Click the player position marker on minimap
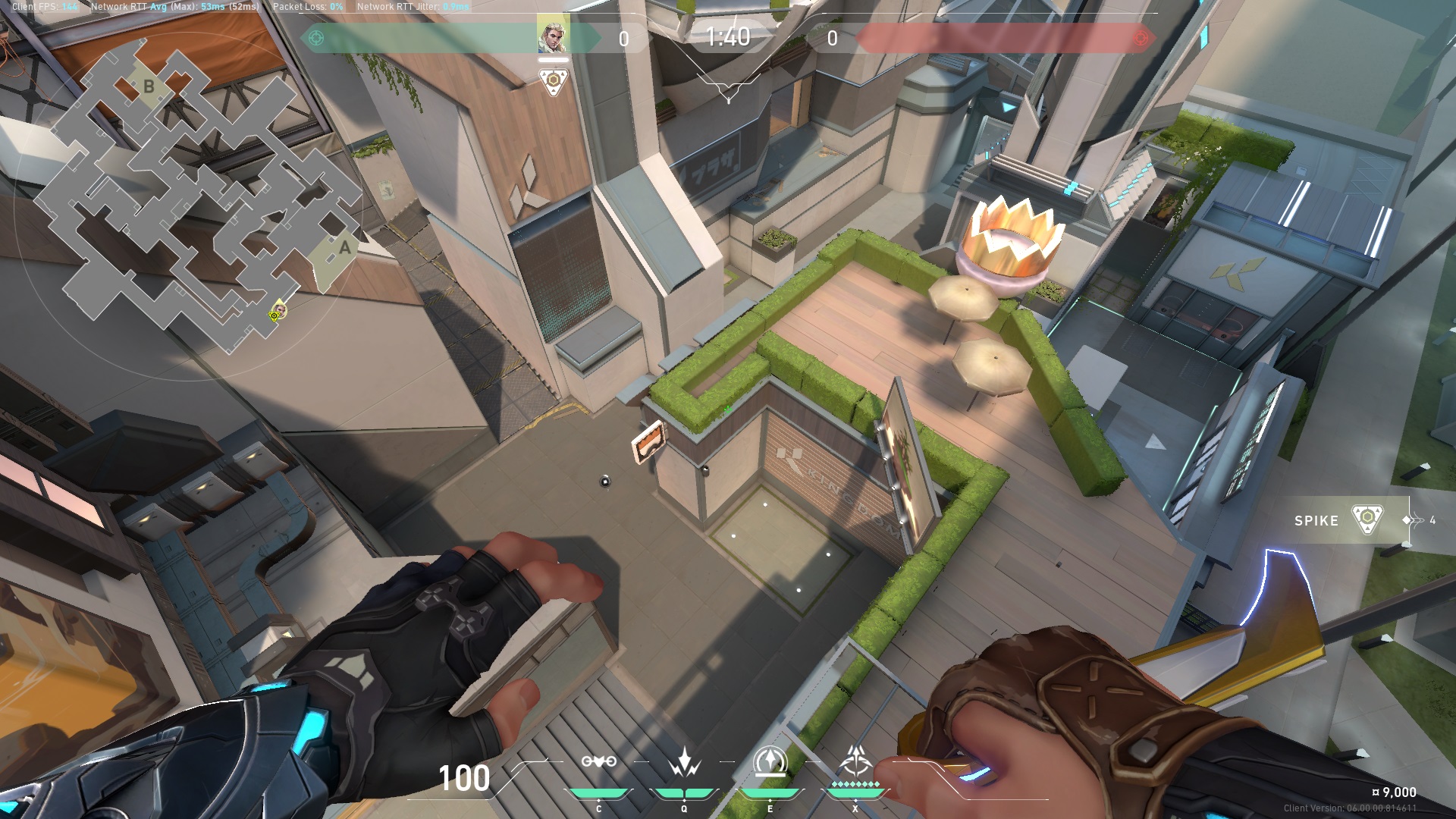This screenshot has width=1456, height=819. 278,311
